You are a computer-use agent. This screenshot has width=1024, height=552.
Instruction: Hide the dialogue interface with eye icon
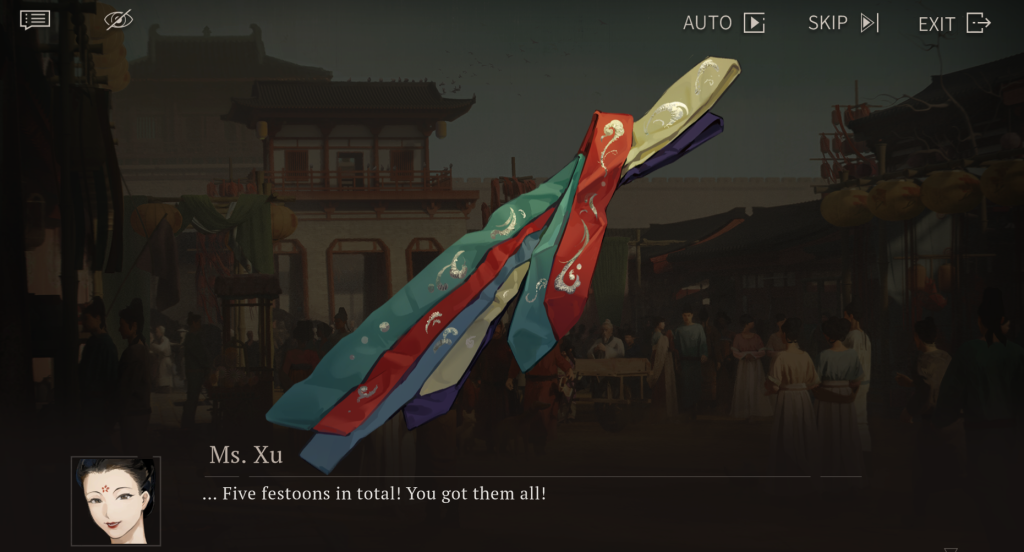(118, 20)
